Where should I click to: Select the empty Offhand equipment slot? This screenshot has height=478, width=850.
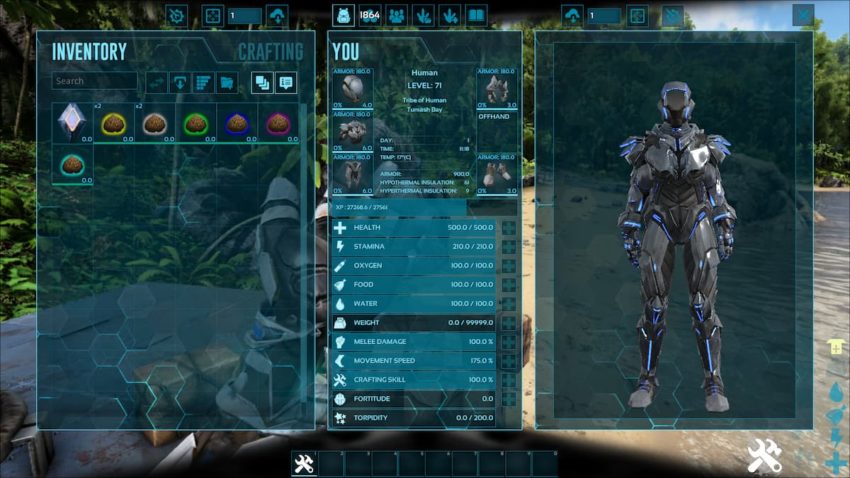[x=496, y=131]
